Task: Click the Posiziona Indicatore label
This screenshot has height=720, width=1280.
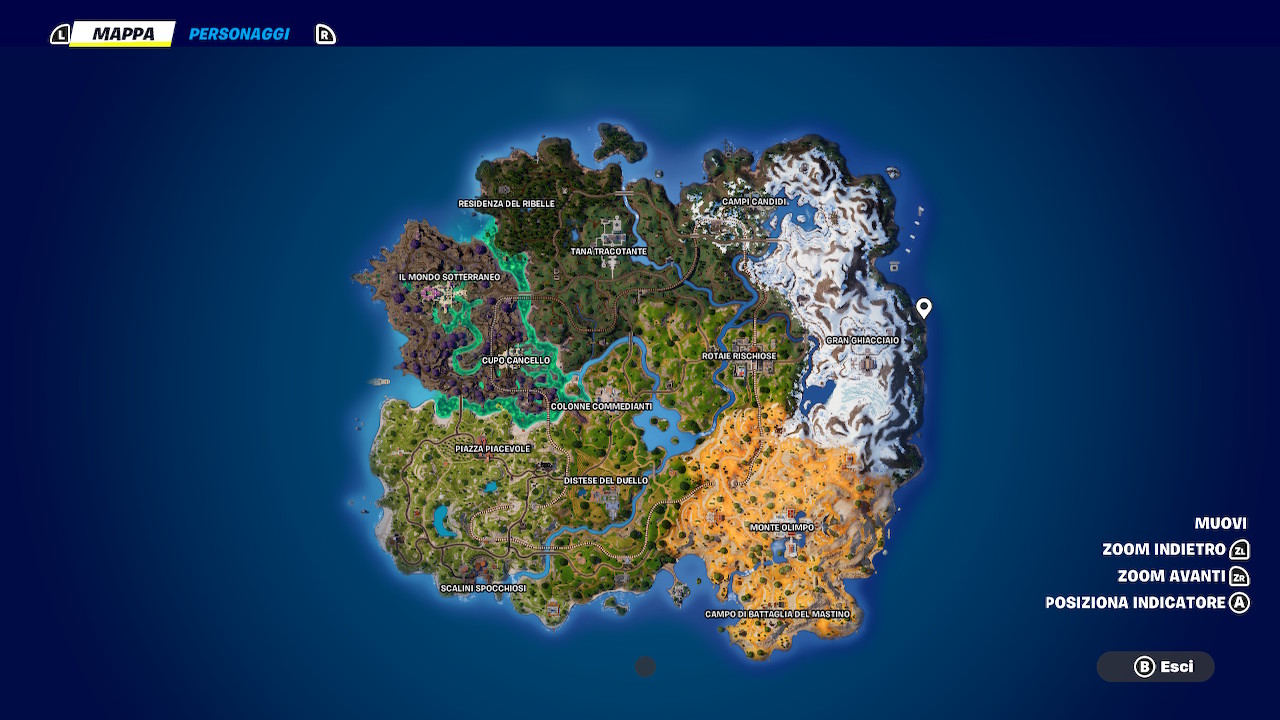Action: [x=1135, y=603]
